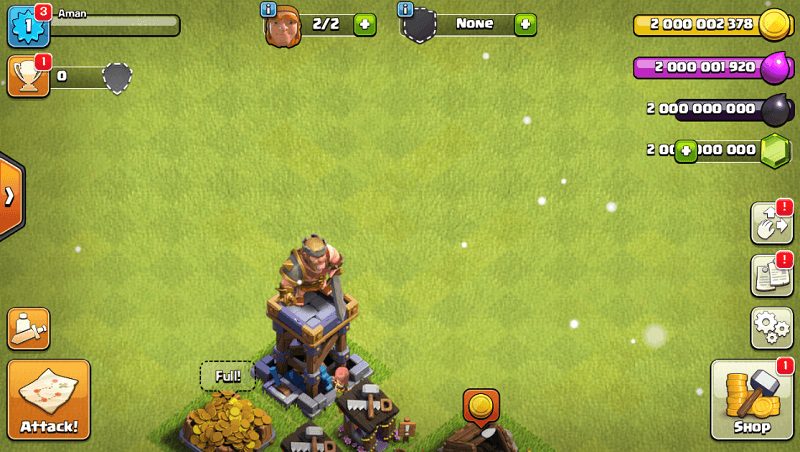Add a shield with green plus
This screenshot has height=452, width=800.
[525, 25]
